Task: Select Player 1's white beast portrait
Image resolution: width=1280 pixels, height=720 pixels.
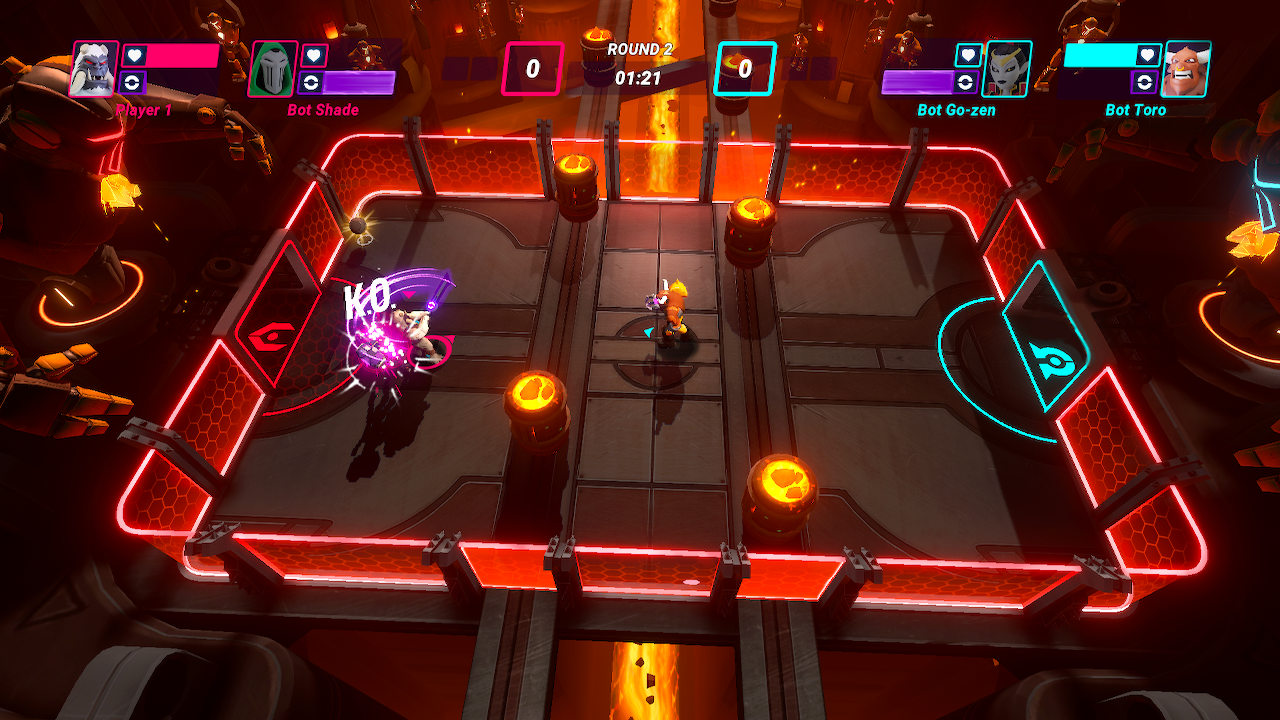Action: pos(93,69)
